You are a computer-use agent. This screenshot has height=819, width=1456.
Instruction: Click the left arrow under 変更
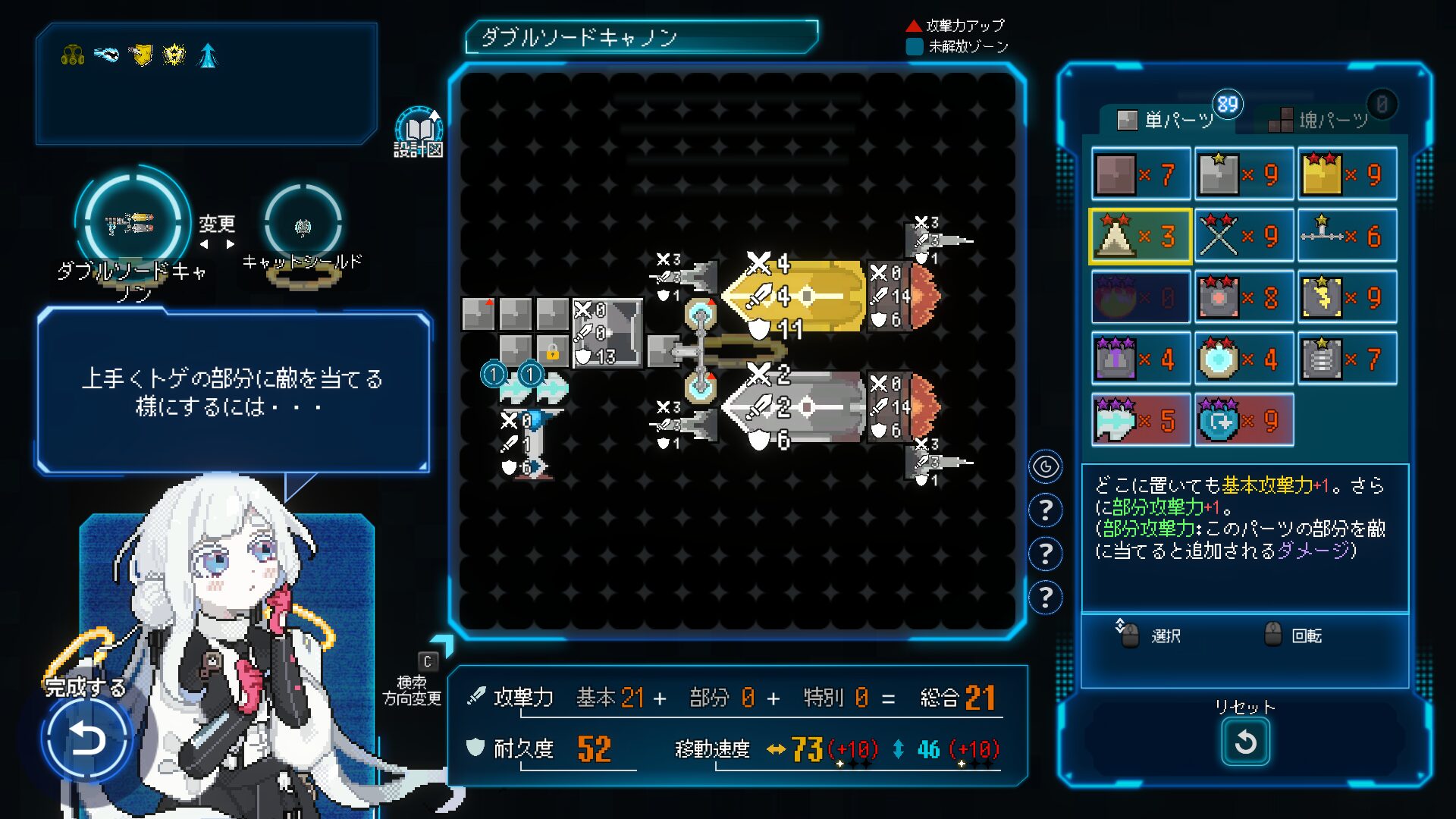pyautogui.click(x=203, y=243)
